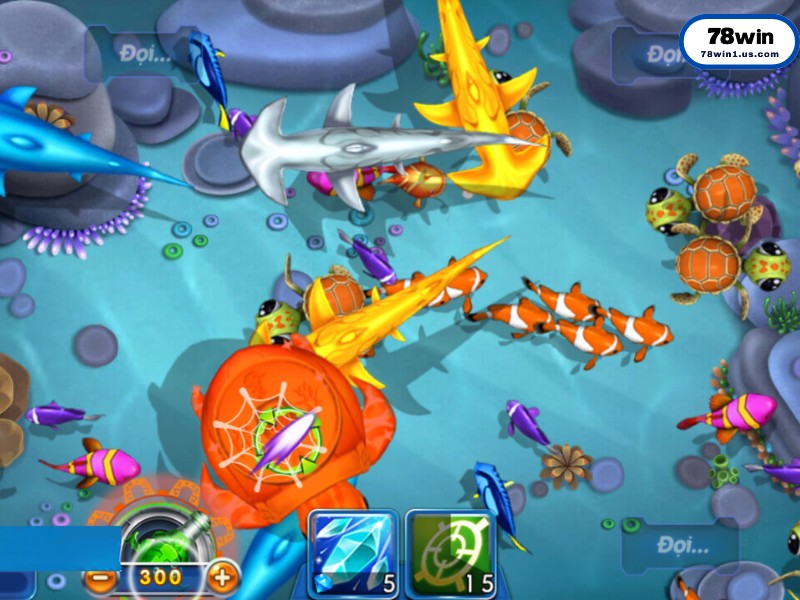800x600 pixels.
Task: Increase the cannon bet with plus button
Action: click(222, 576)
